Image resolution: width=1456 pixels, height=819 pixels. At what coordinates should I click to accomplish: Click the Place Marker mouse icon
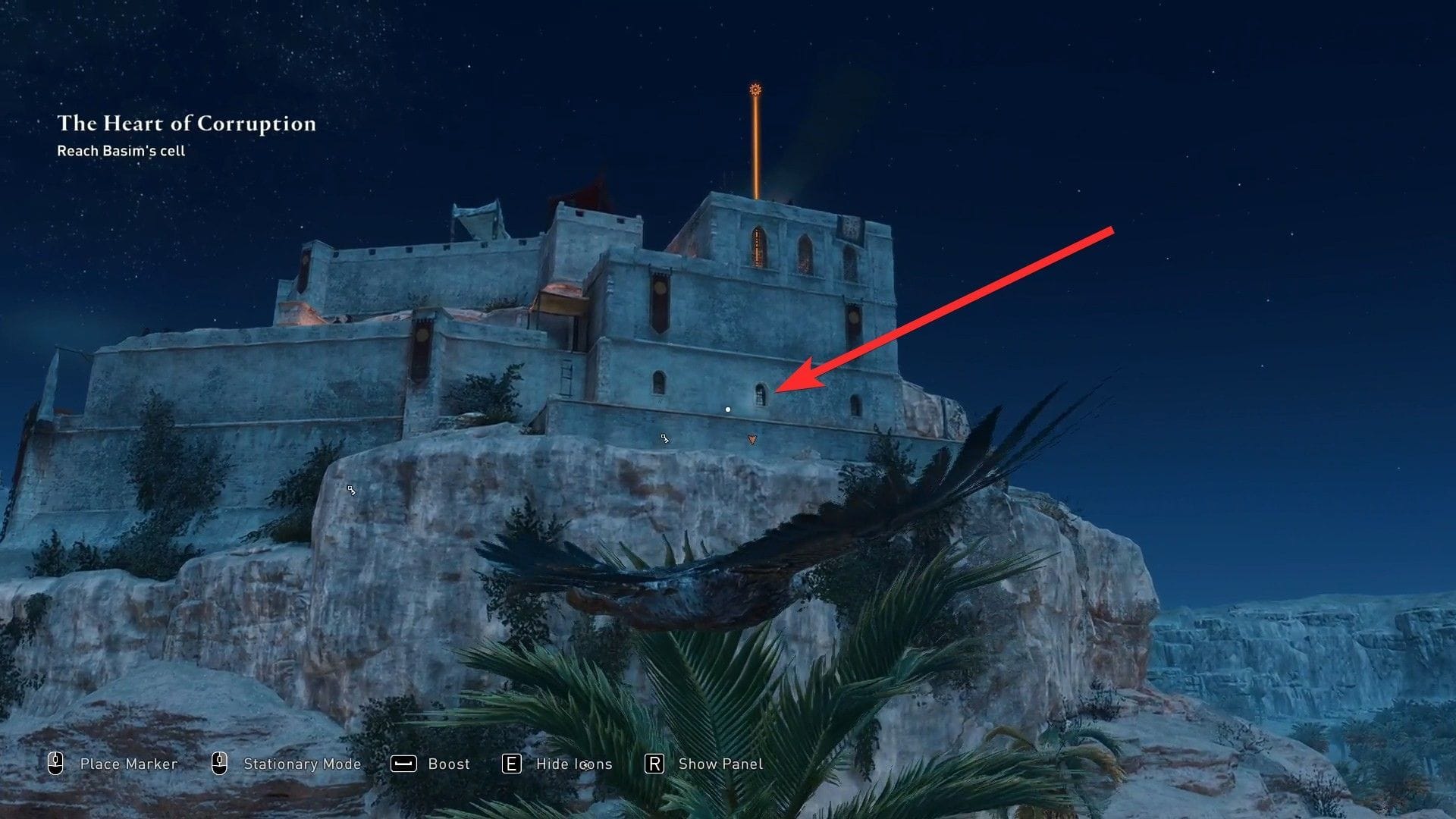click(x=55, y=764)
